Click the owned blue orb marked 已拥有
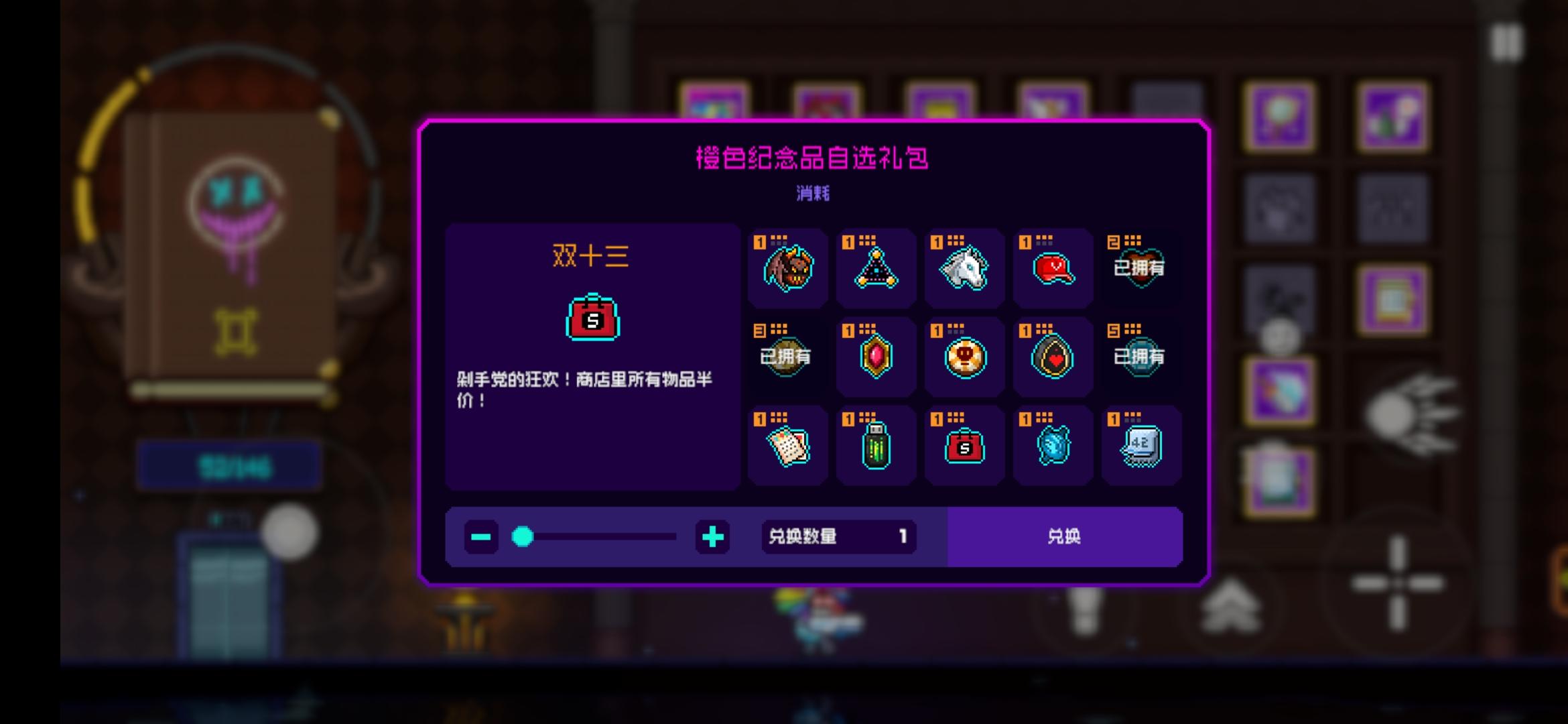The image size is (1568, 724). (x=1141, y=357)
